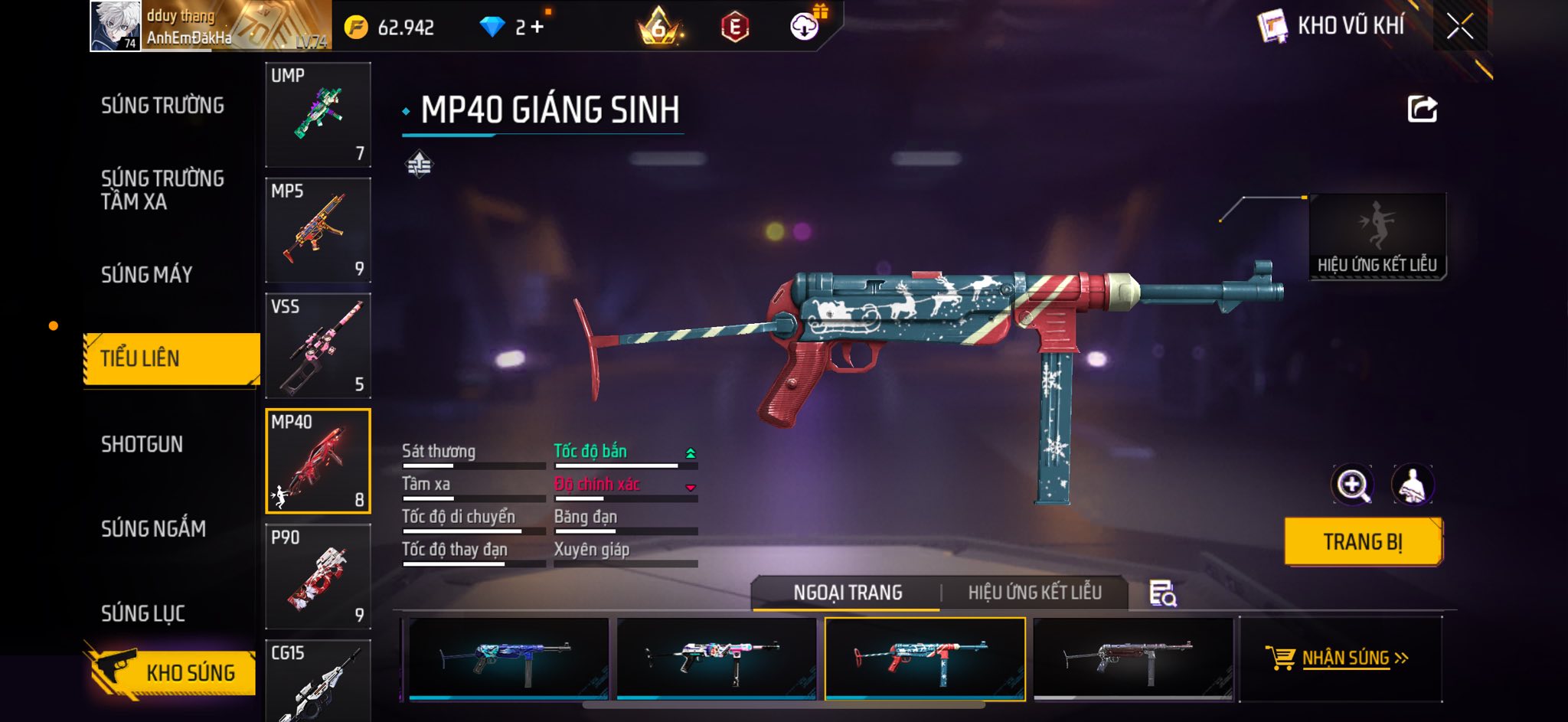Choose the MP5 weapon tile

coord(318,230)
